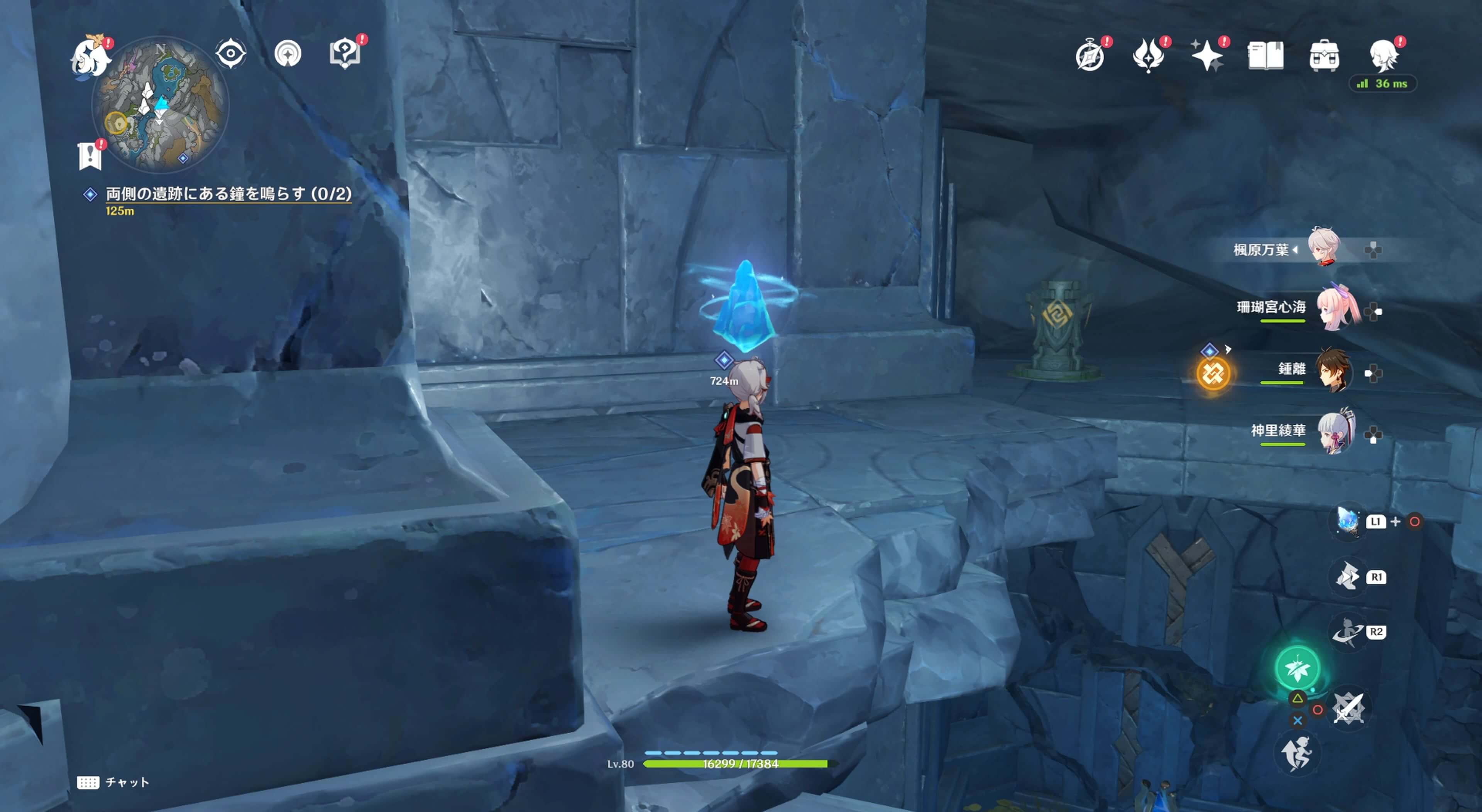The width and height of the screenshot is (1482, 812).
Task: Open the adventurer handbook book icon
Action: [1265, 56]
